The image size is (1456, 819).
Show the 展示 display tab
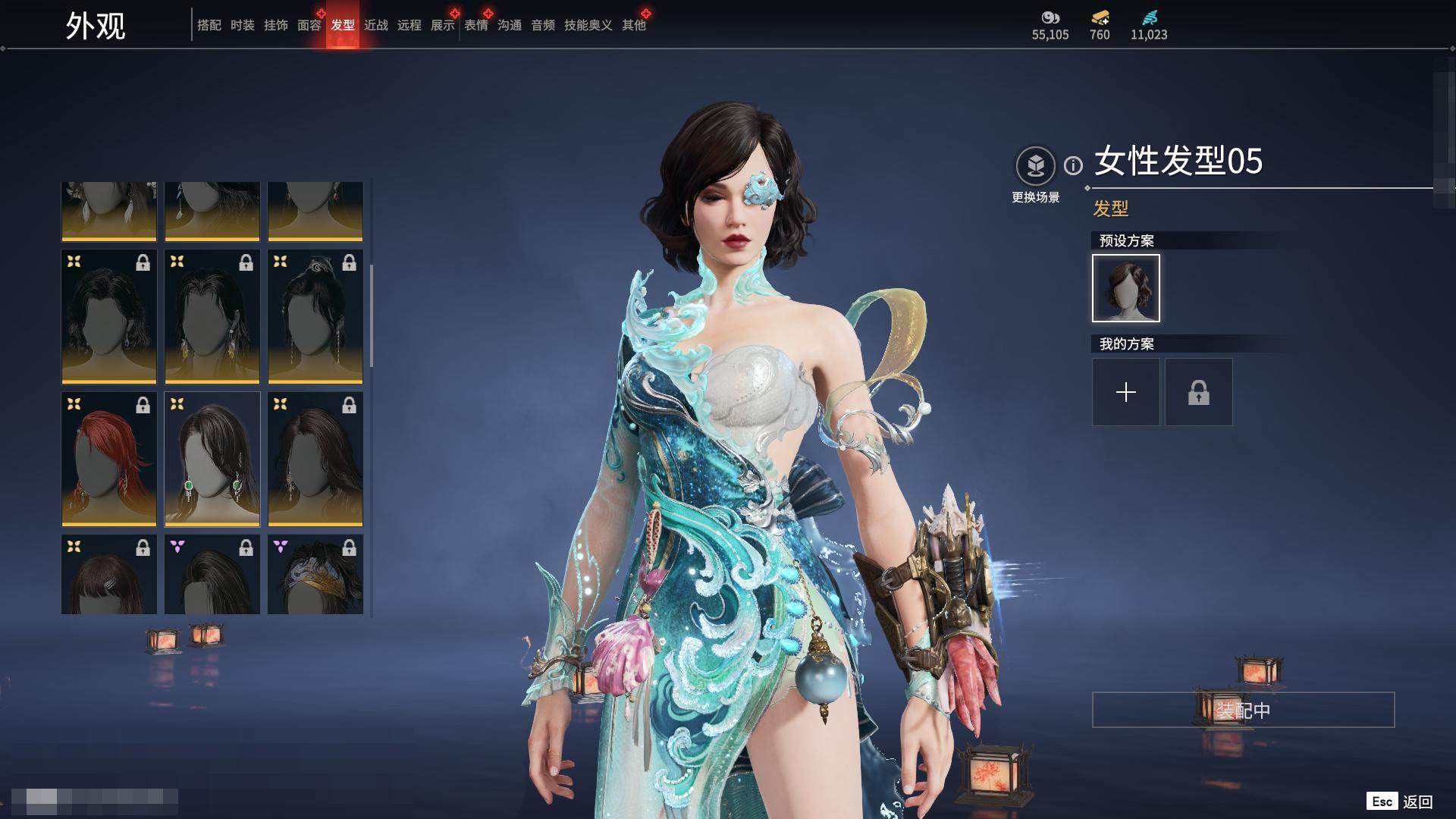click(x=442, y=25)
